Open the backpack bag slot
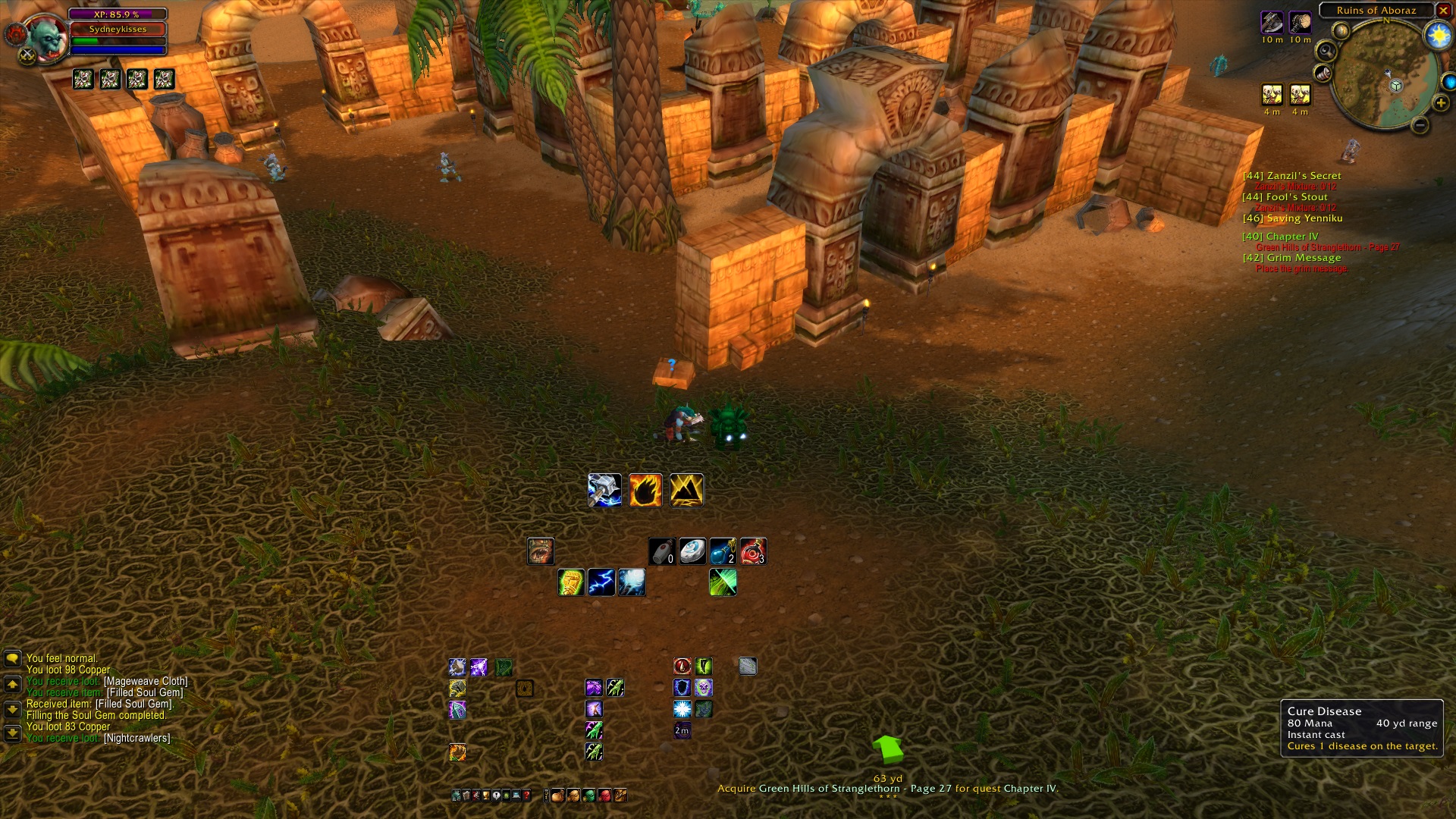Viewport: 1456px width, 819px height. tap(558, 796)
